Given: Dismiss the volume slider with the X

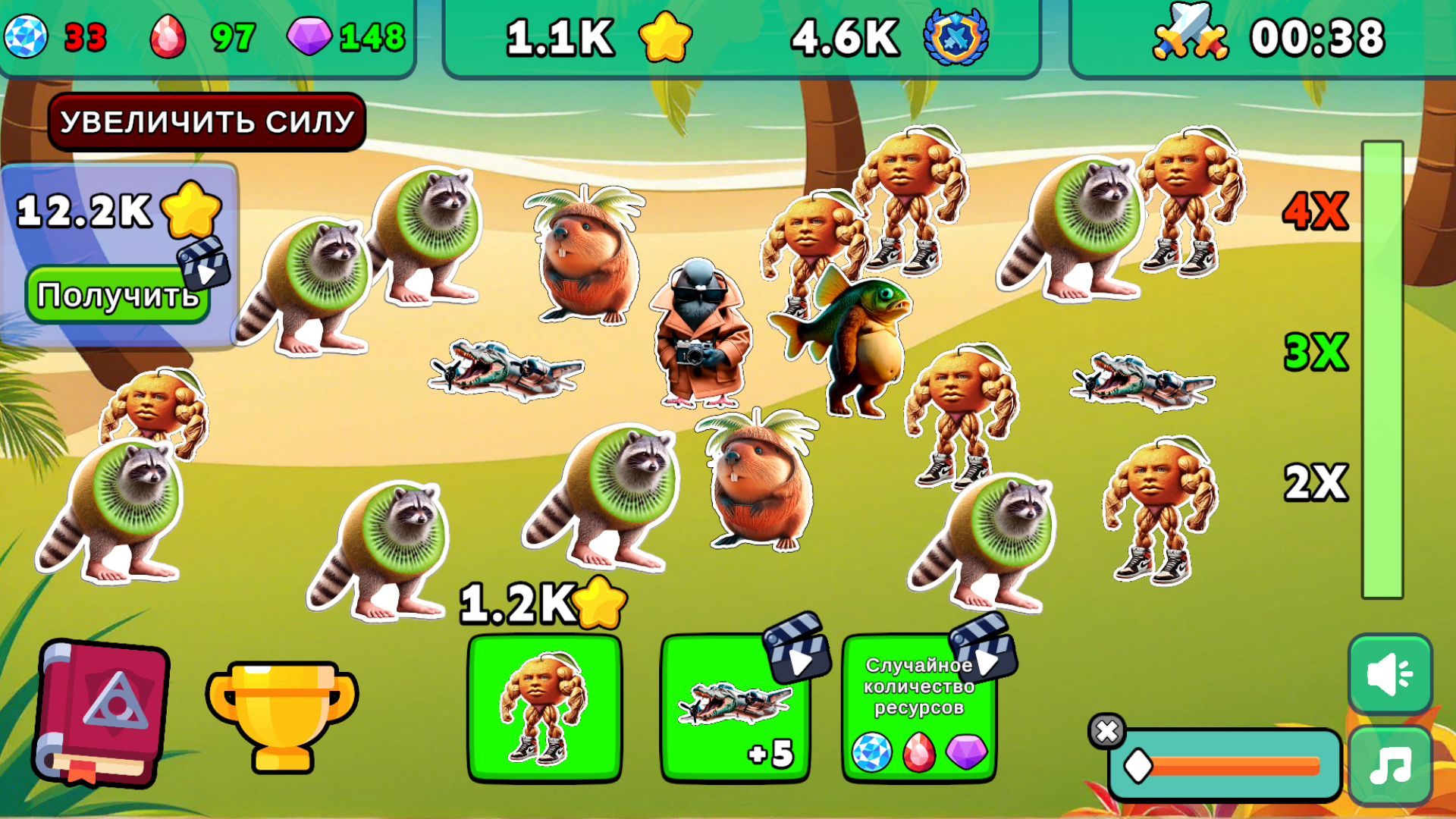Looking at the screenshot, I should [1109, 730].
